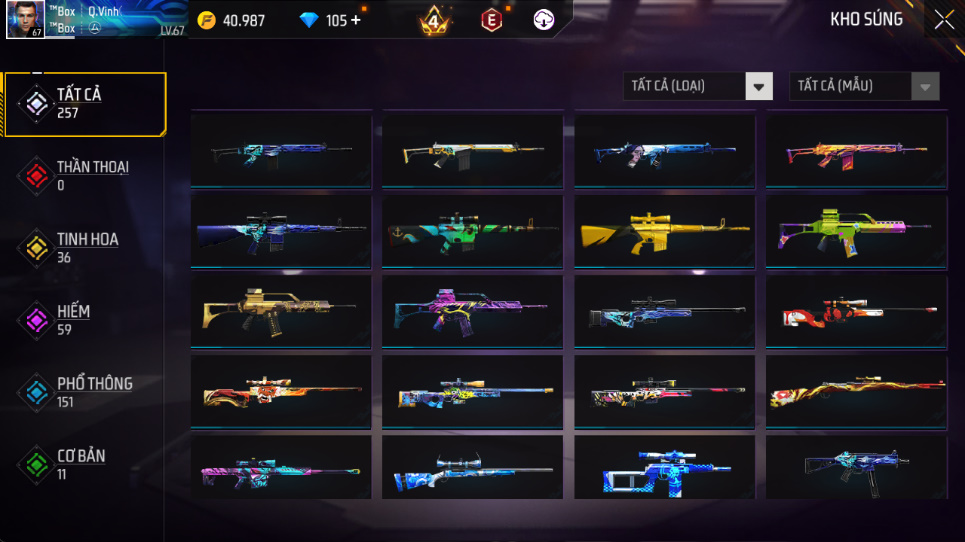The width and height of the screenshot is (965, 542).
Task: Click the gold rank 4 badge
Action: click(x=434, y=20)
